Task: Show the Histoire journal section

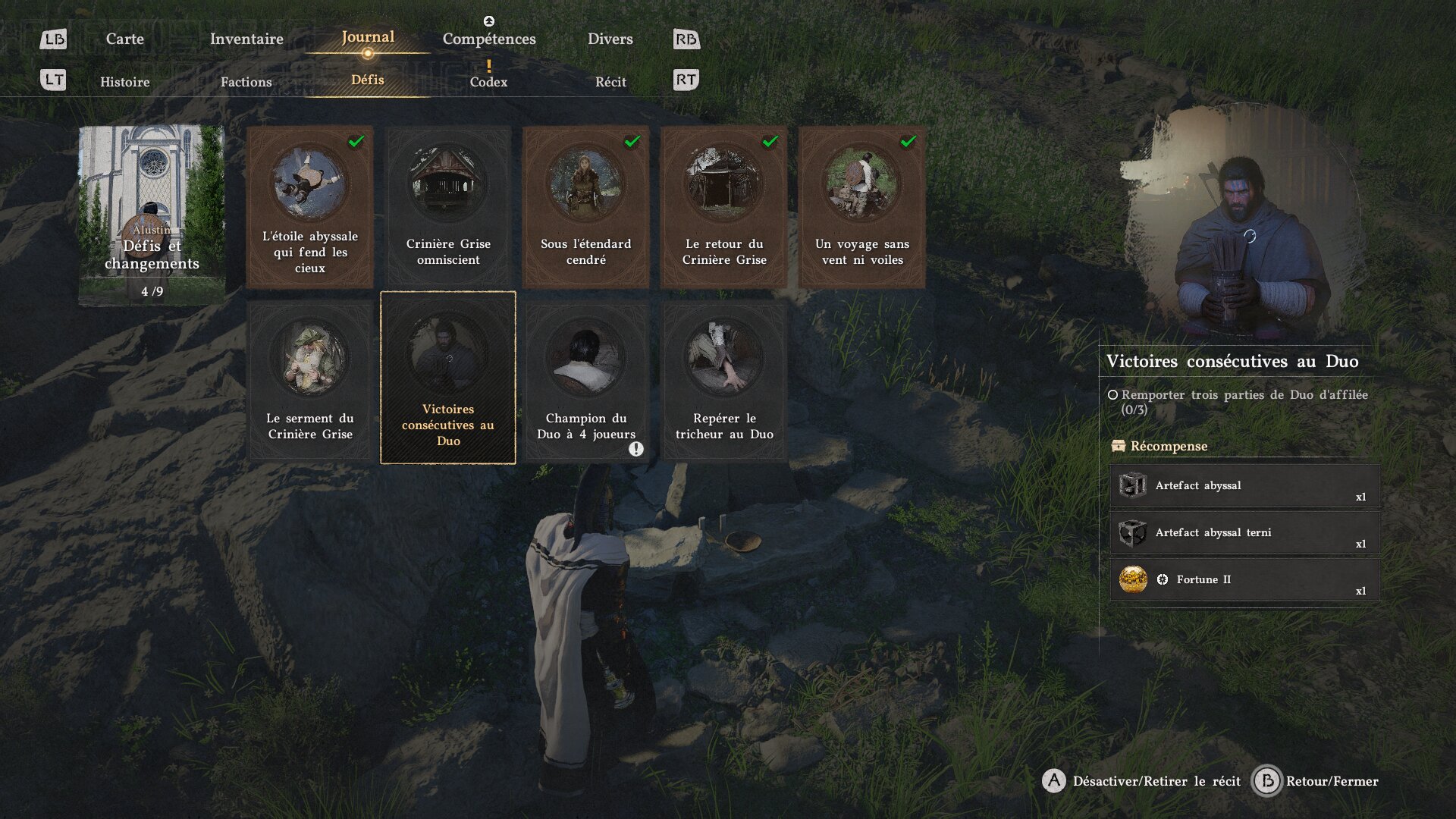Action: (124, 82)
